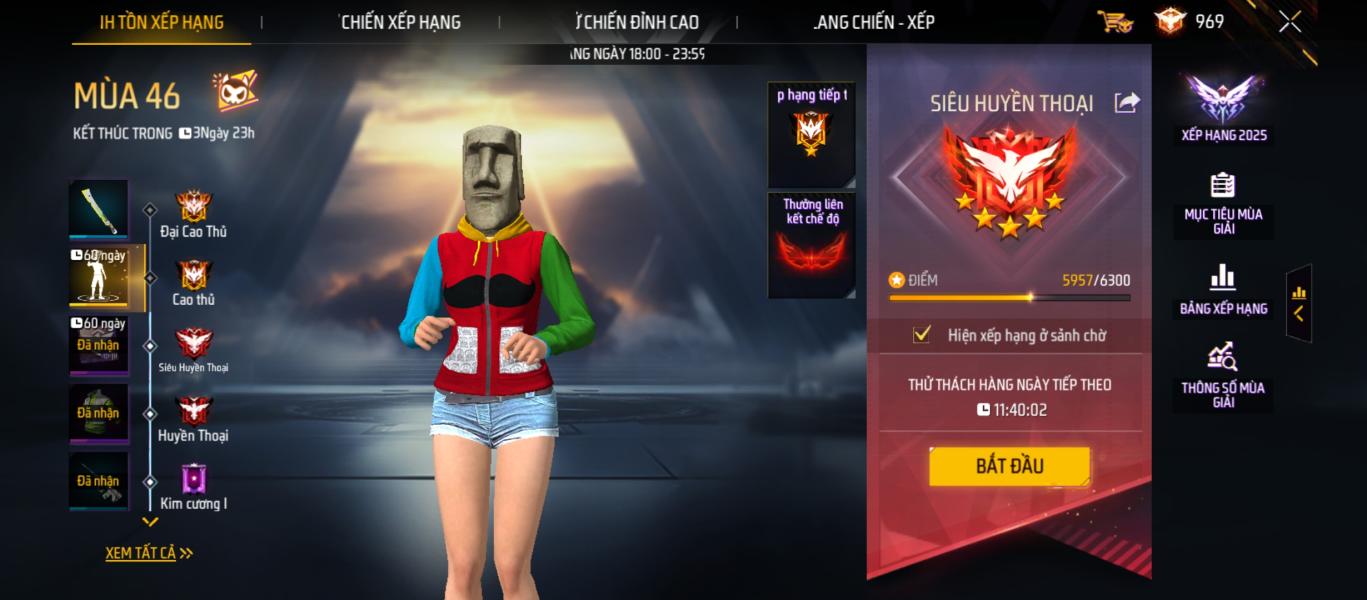Screen dimensions: 1367x600
Task: Share the Siêu Huyền Thoại rank
Action: point(1127,102)
